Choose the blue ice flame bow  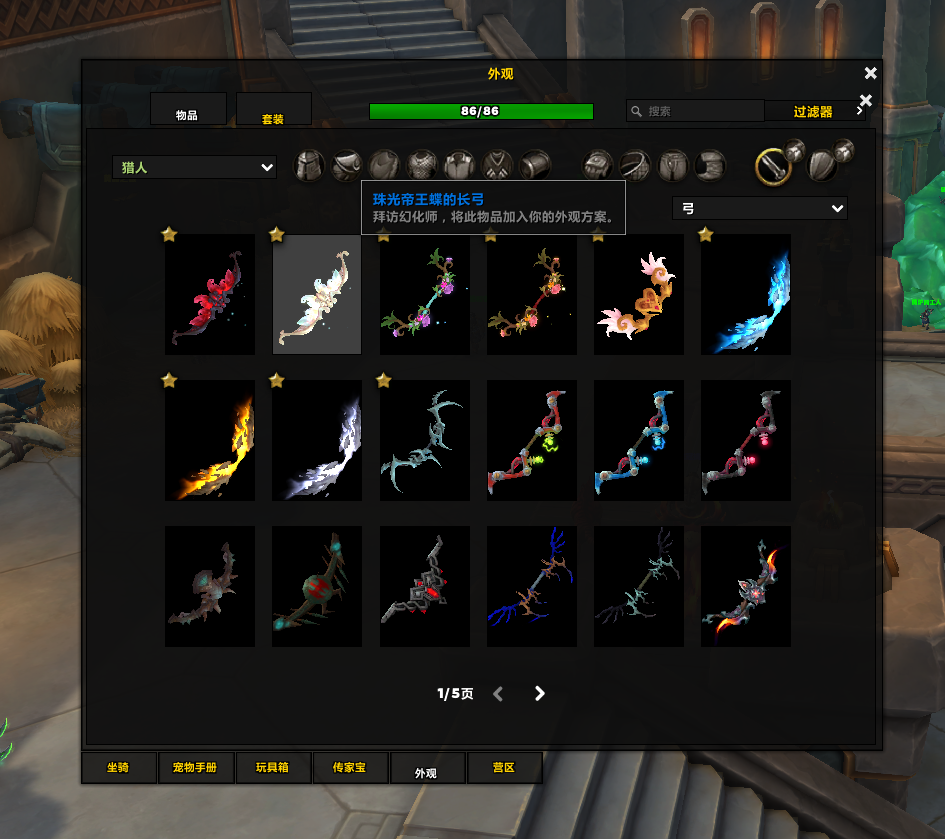click(746, 294)
